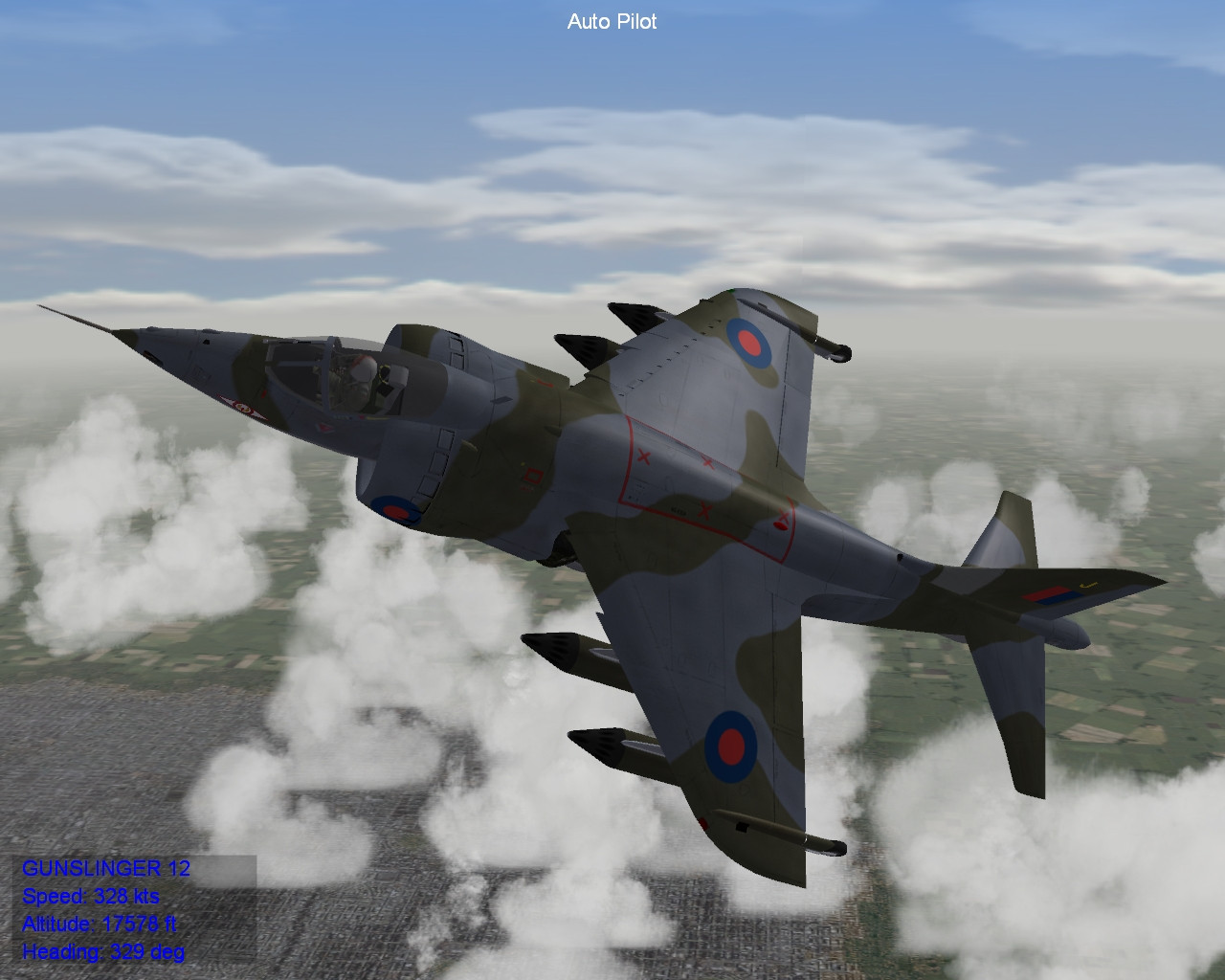Click the Auto Pilot status text
The image size is (1225, 980).
click(x=612, y=21)
